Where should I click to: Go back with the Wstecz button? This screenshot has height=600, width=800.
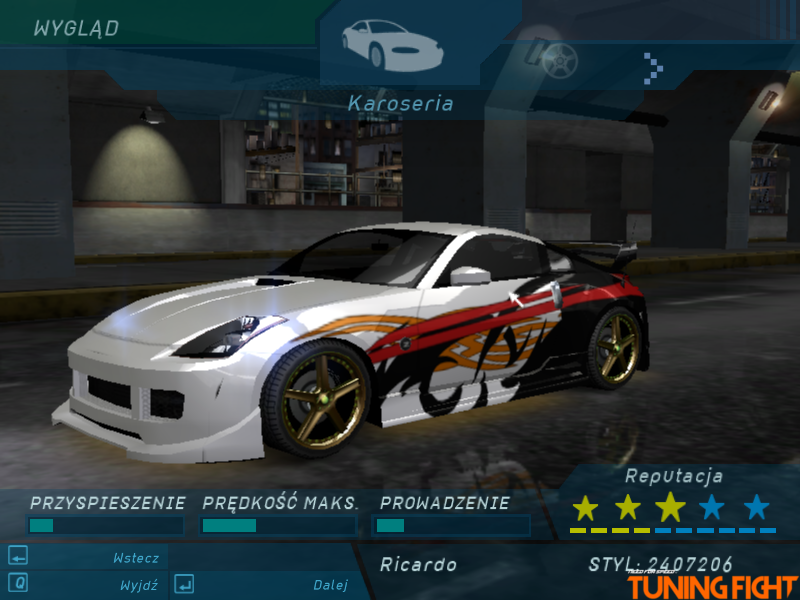tap(134, 558)
